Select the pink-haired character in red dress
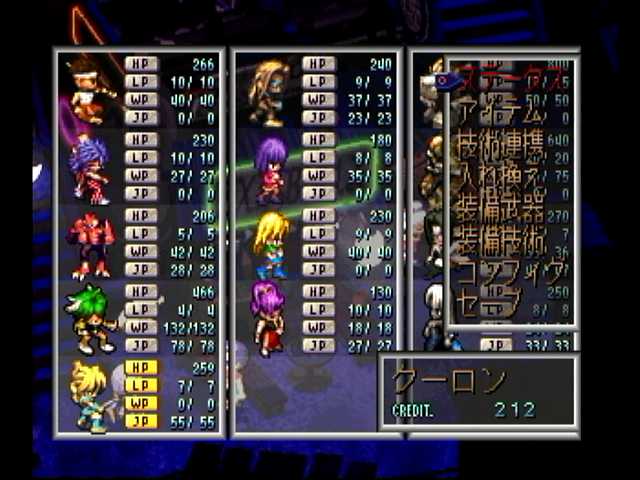 click(x=268, y=318)
